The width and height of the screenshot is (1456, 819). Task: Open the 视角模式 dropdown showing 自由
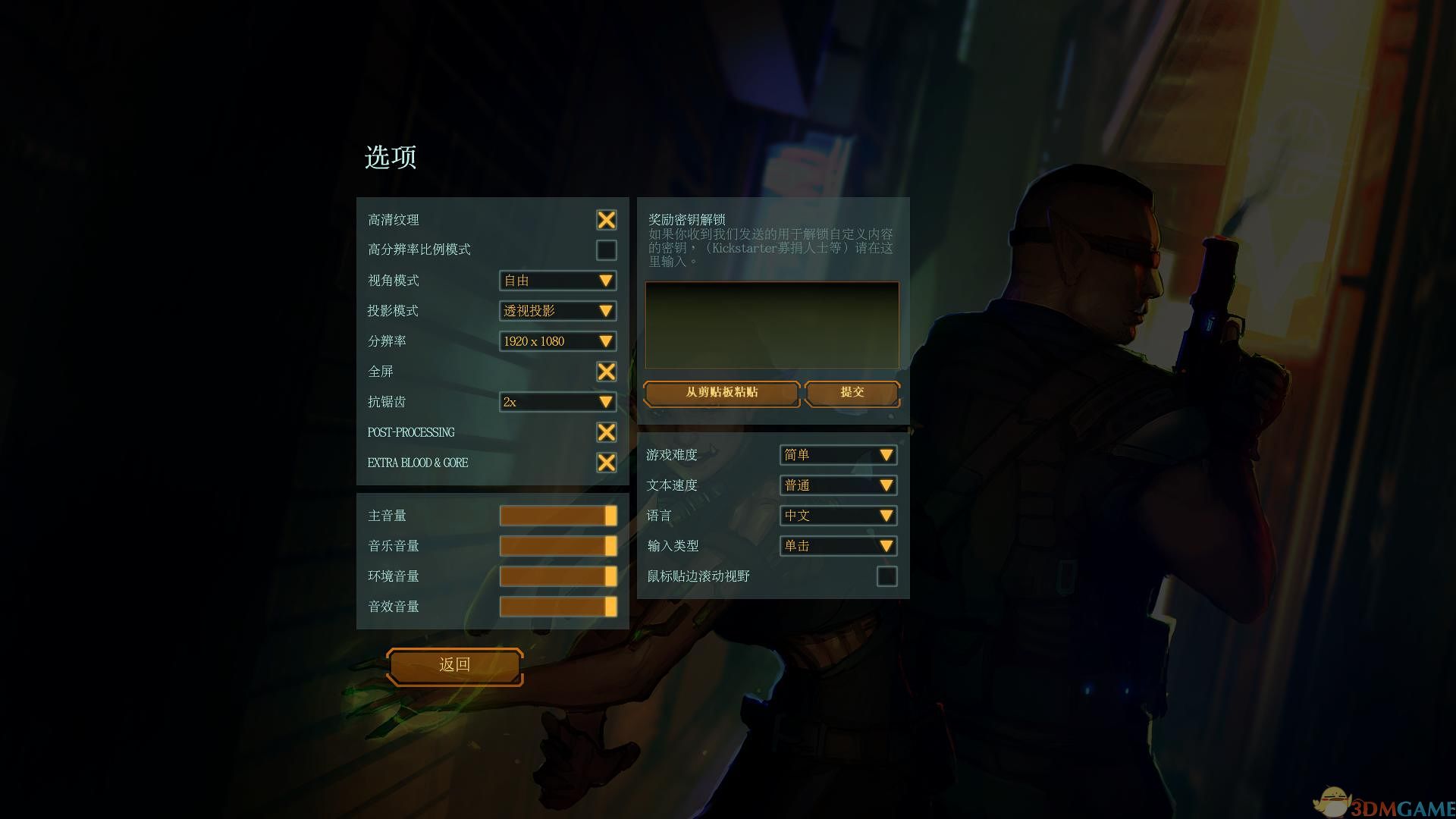(x=557, y=281)
